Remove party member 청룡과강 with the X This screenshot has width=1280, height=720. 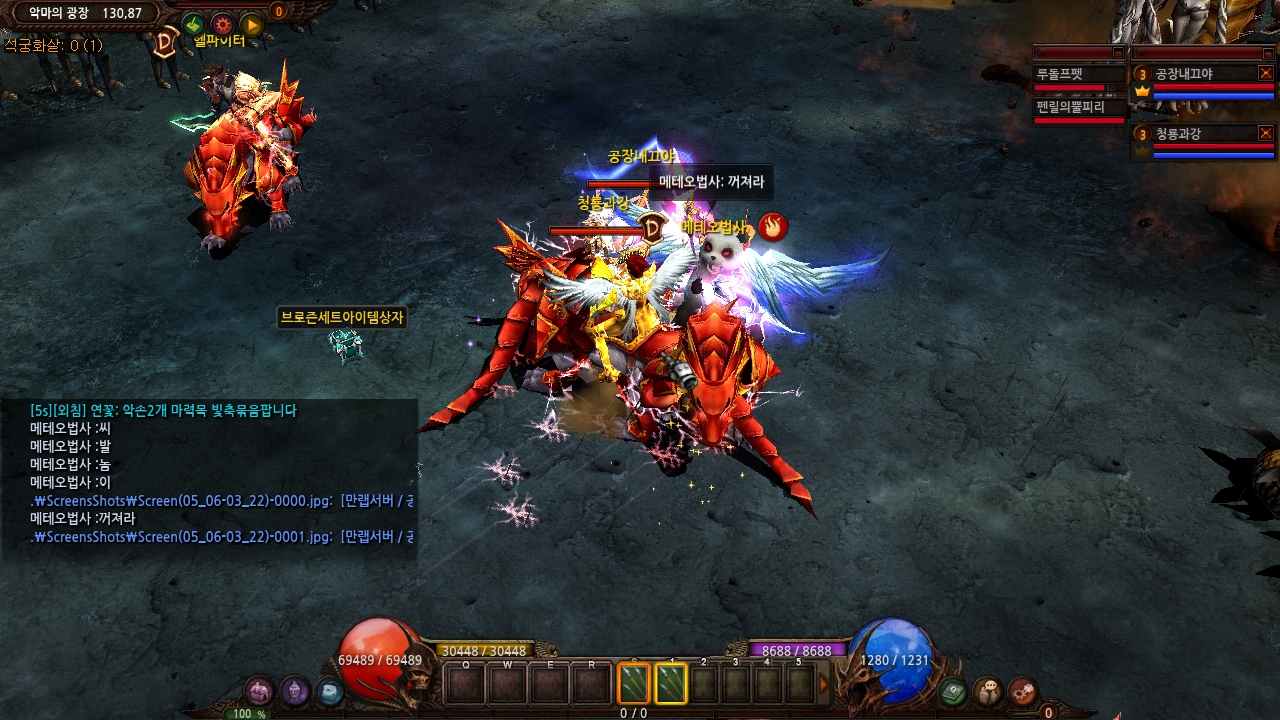coord(1265,133)
